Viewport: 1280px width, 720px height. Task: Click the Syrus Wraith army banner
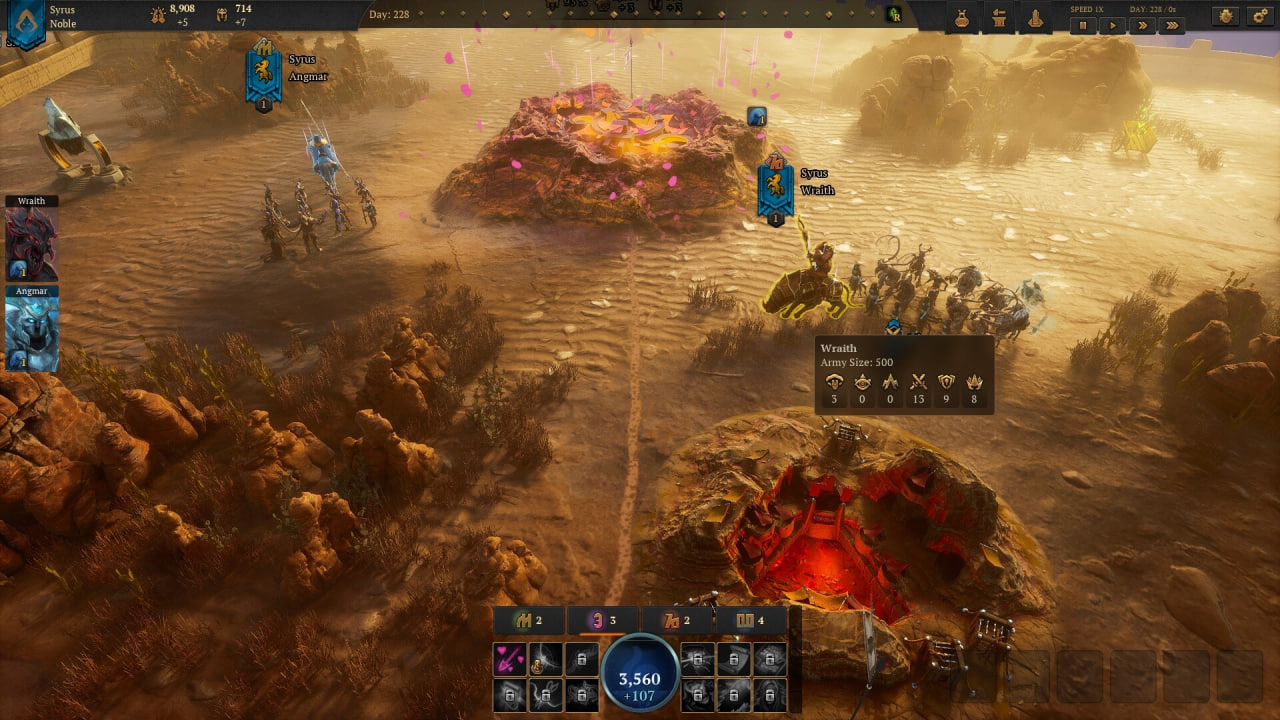pyautogui.click(x=775, y=190)
